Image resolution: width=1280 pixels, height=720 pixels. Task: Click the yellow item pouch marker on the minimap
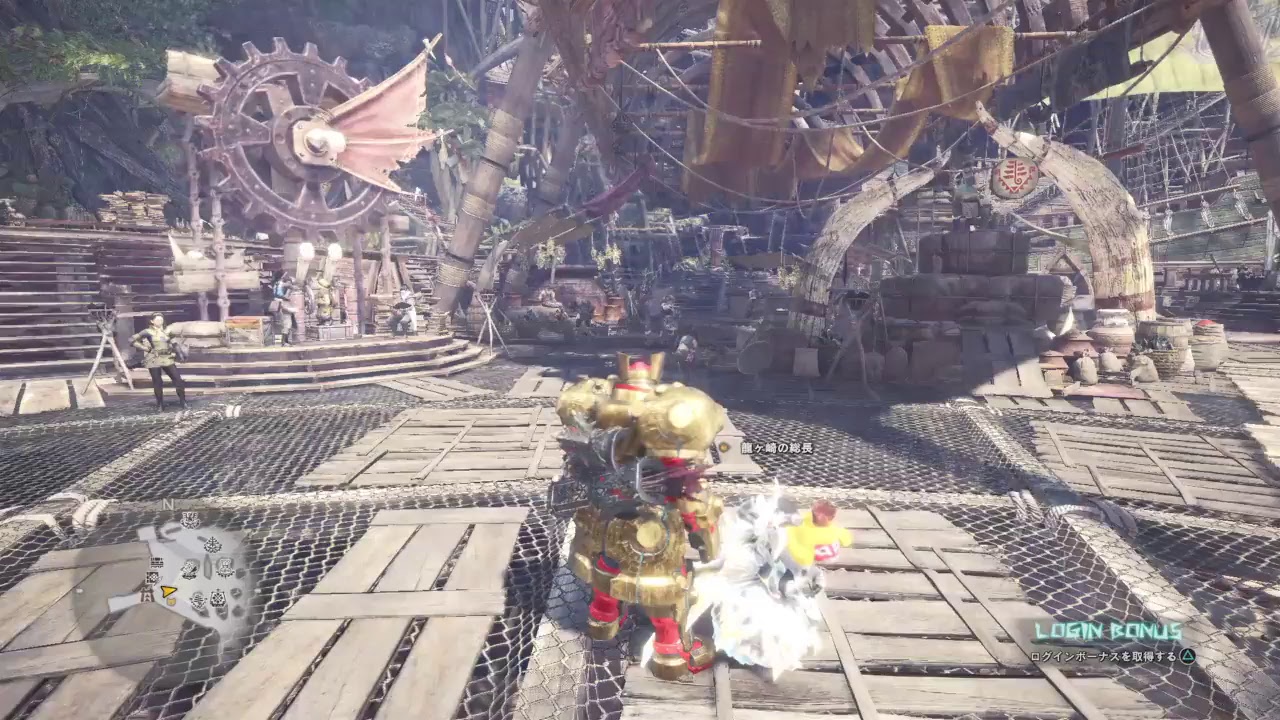(171, 602)
